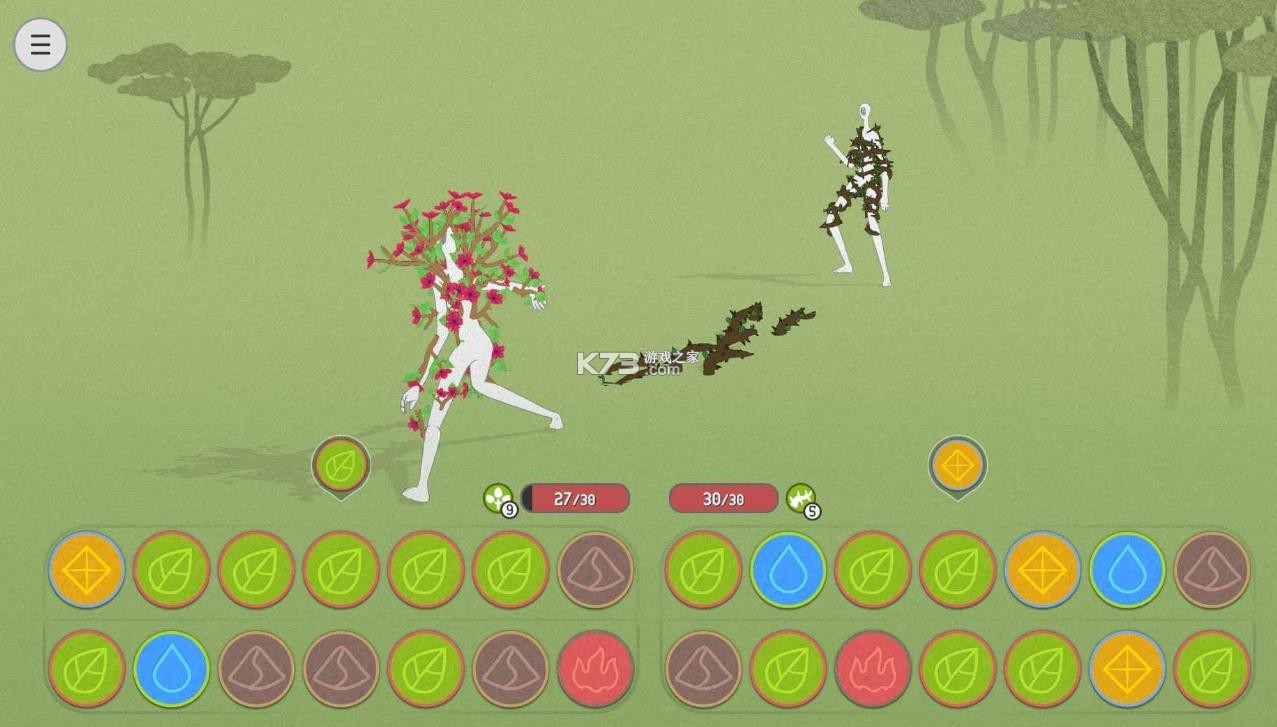Viewport: 1277px width, 727px height.
Task: Select the red fire token on opponent's board
Action: [873, 668]
